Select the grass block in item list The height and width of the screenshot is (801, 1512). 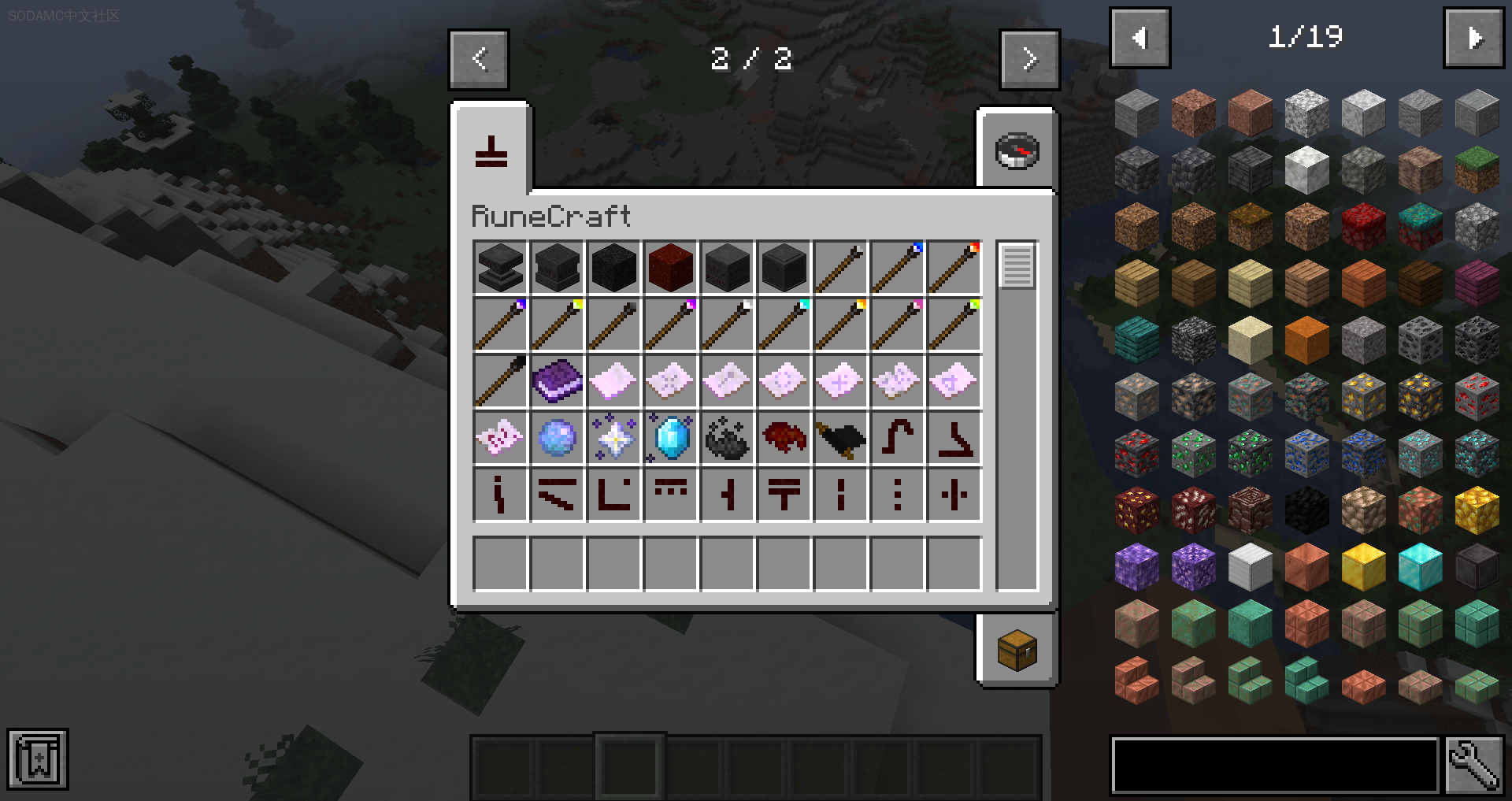click(x=1477, y=170)
